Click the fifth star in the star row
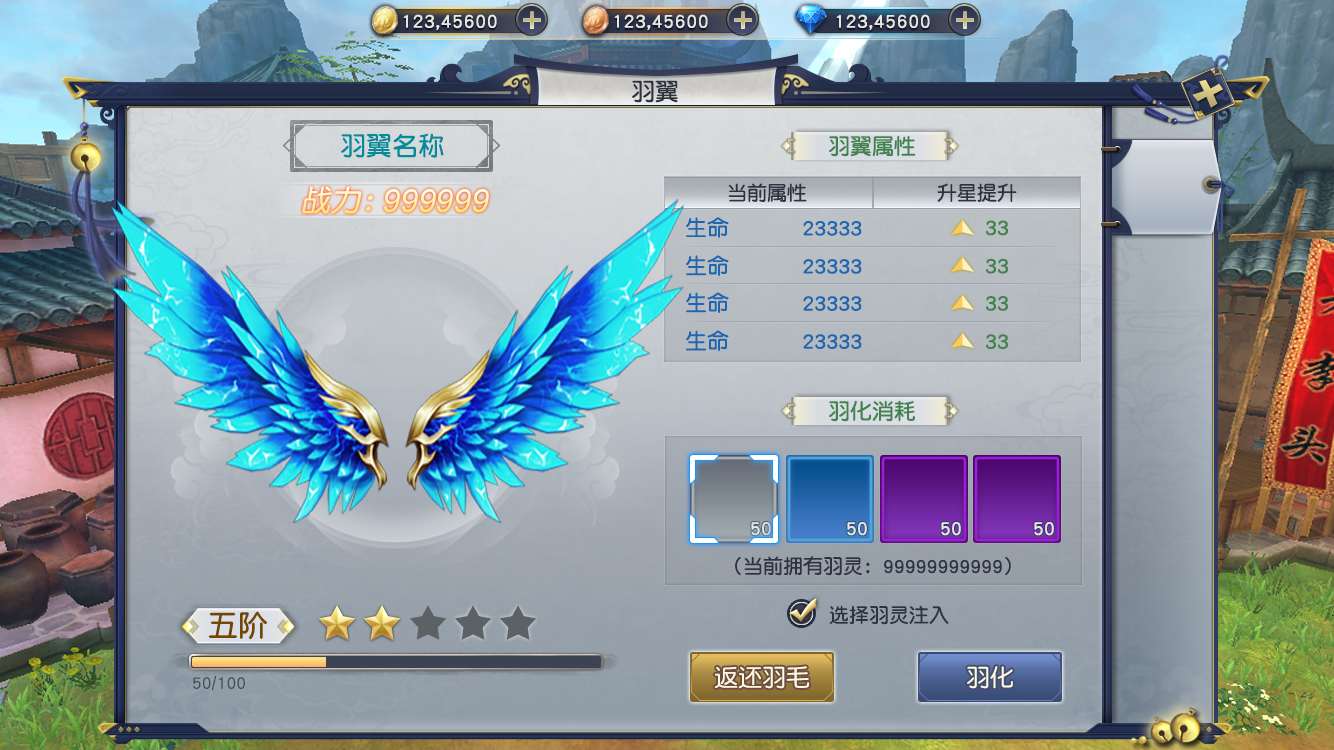This screenshot has height=750, width=1334. click(x=517, y=622)
